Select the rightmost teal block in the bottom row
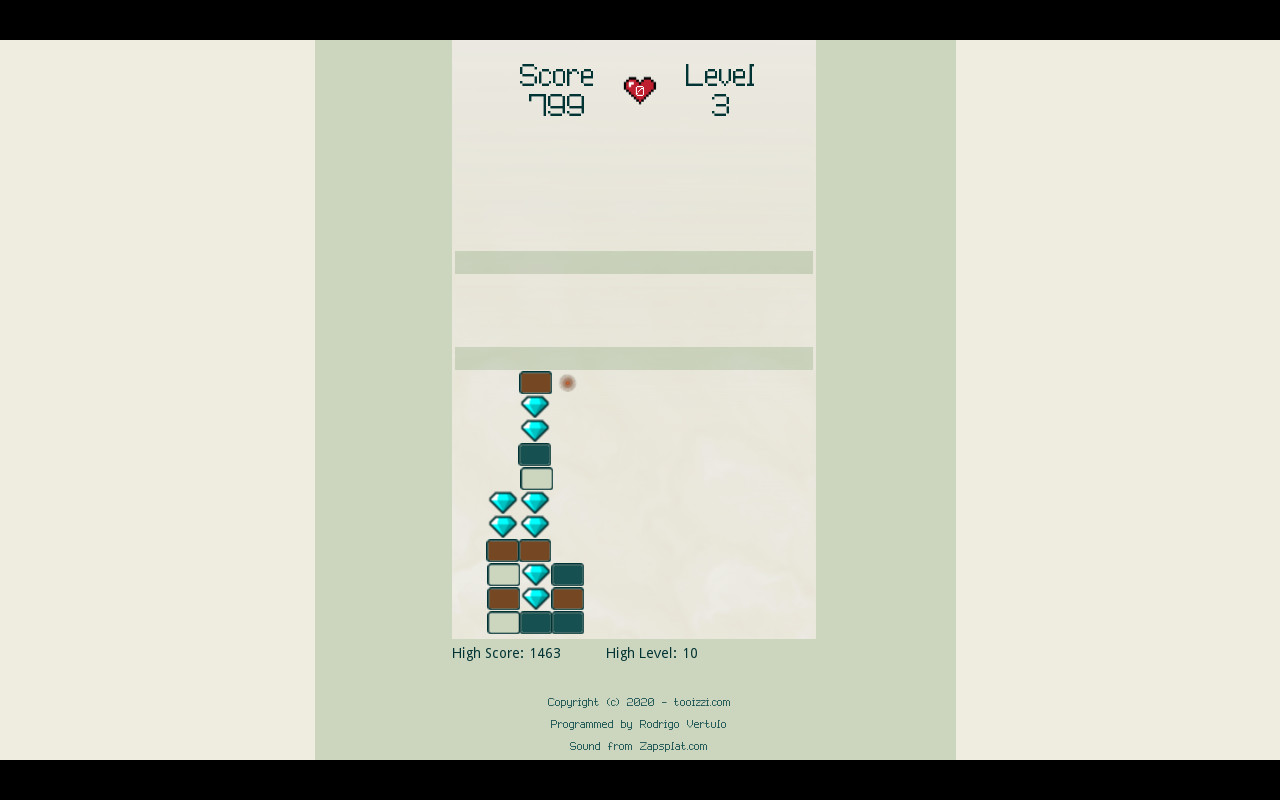This screenshot has height=800, width=1280. (x=568, y=622)
